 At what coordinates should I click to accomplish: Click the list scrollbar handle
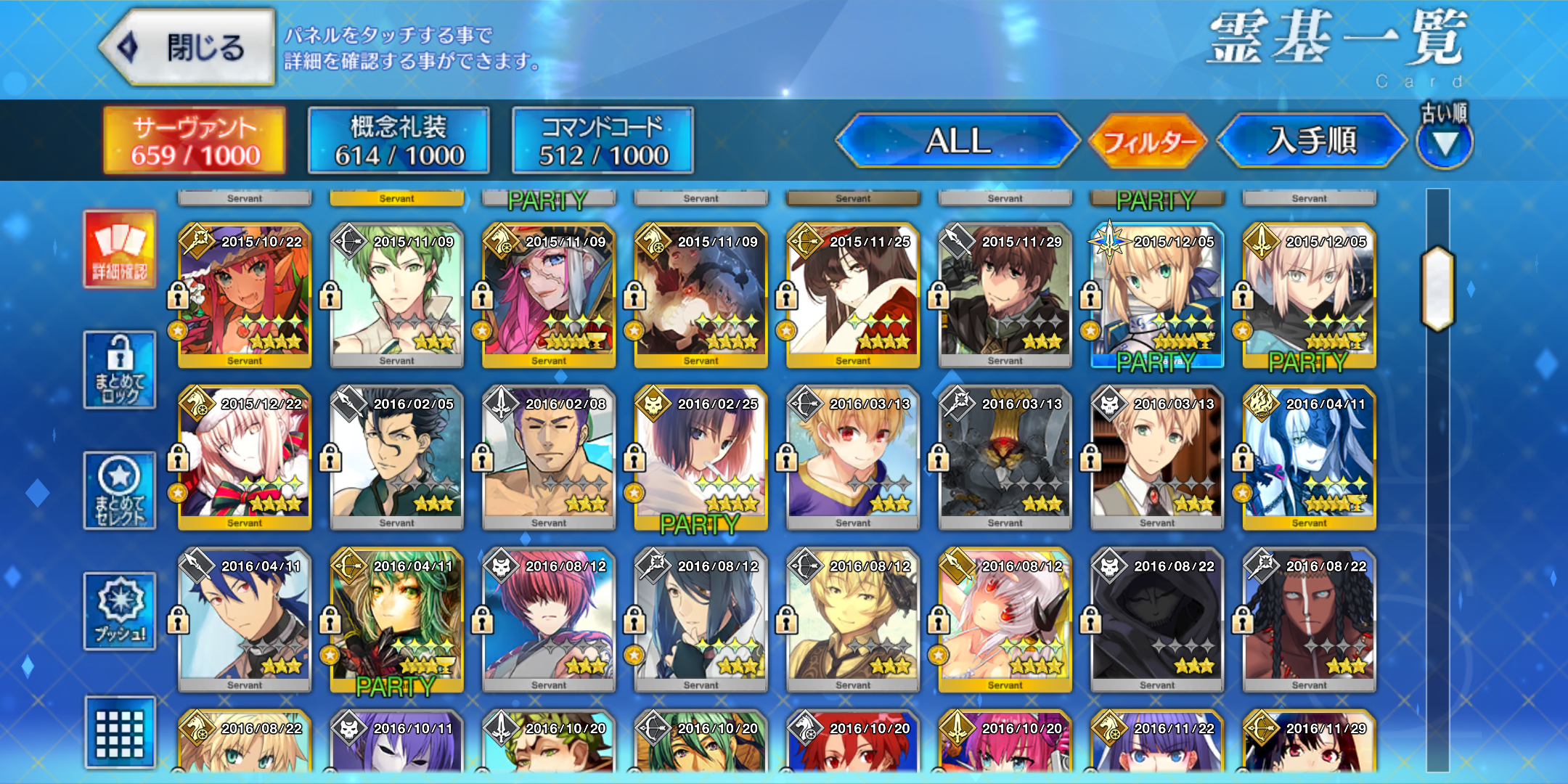point(1438,289)
